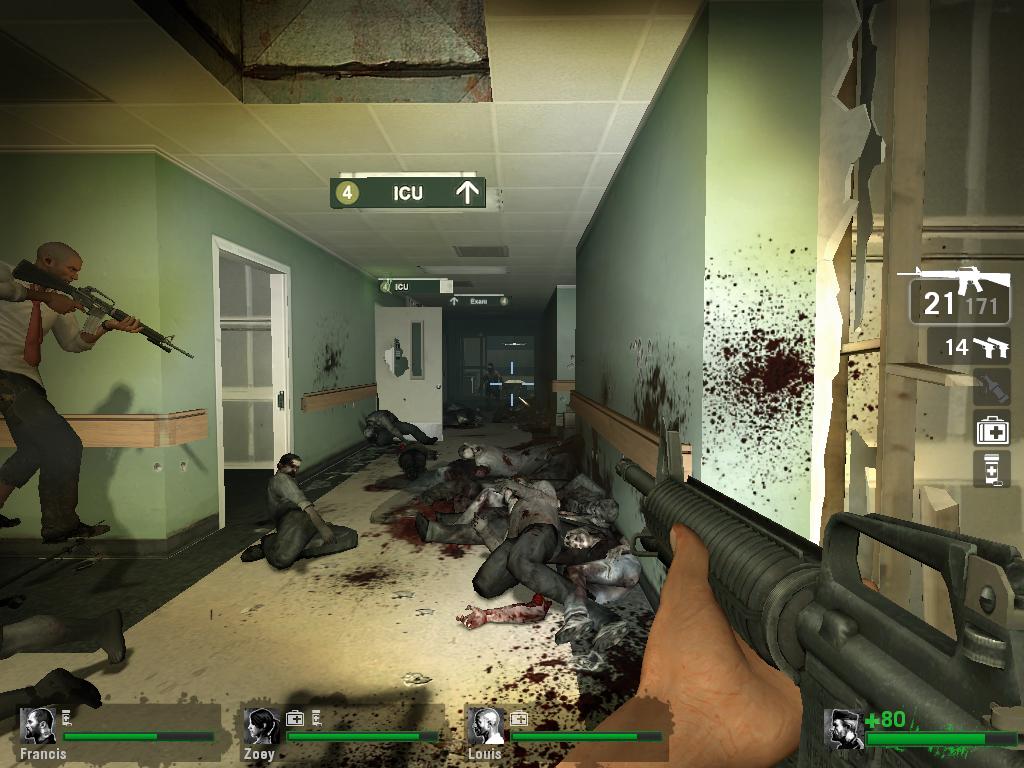This screenshot has width=1024, height=768.
Task: Click Louis's teammate portrait
Action: point(486,726)
